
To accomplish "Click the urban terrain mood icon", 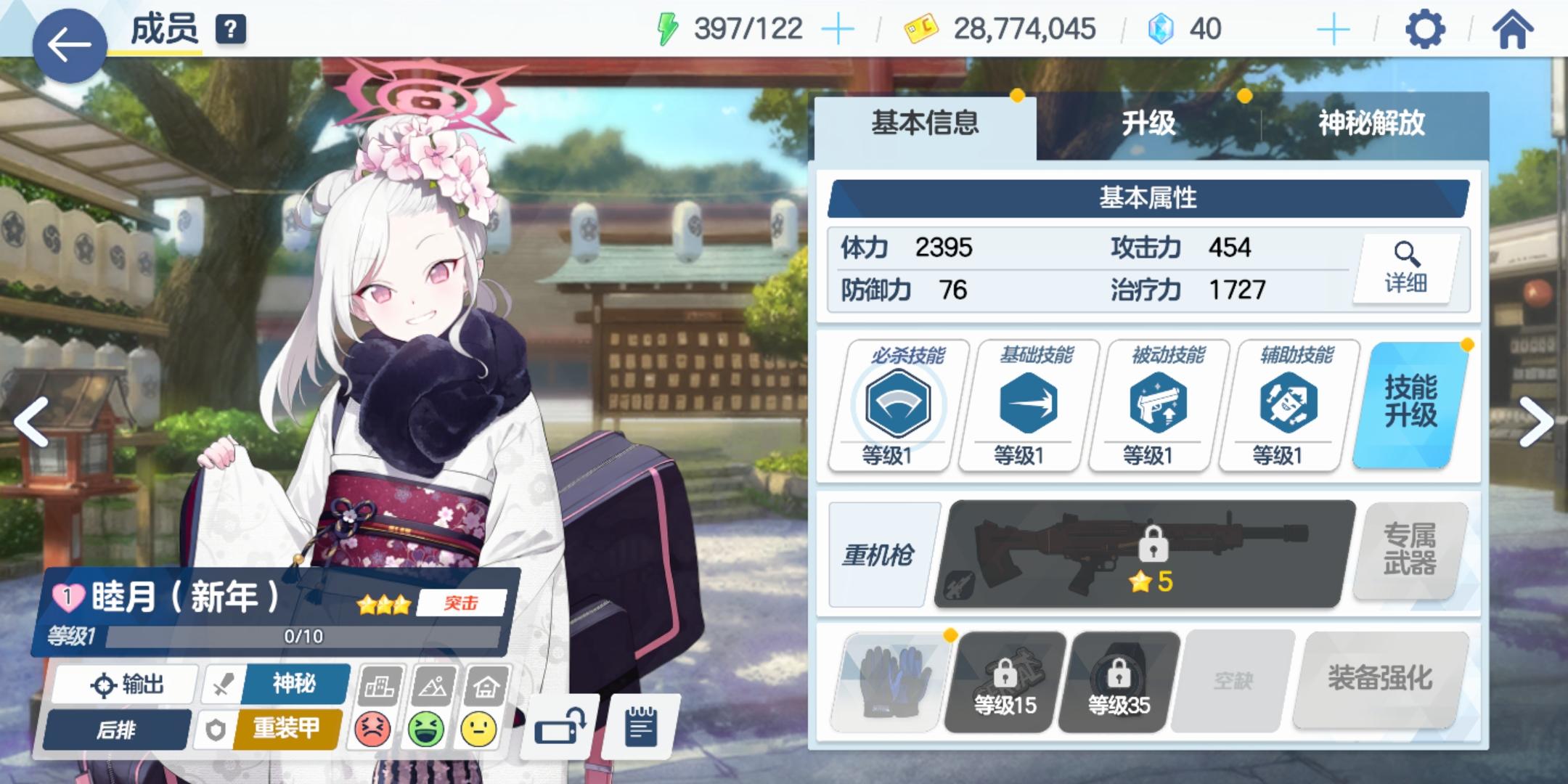I will 380,685.
